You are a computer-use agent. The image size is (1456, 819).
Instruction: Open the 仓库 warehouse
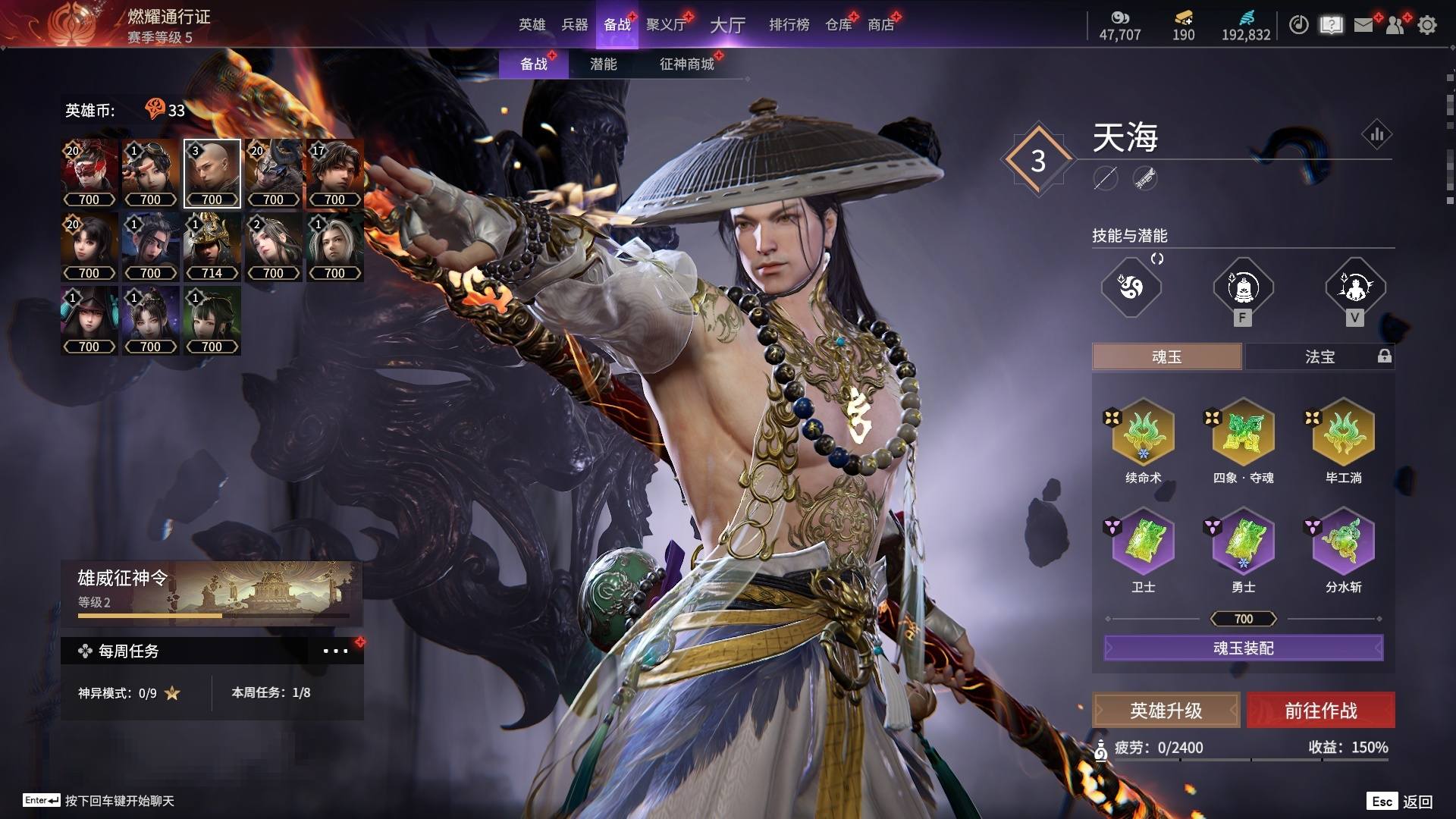tap(839, 25)
